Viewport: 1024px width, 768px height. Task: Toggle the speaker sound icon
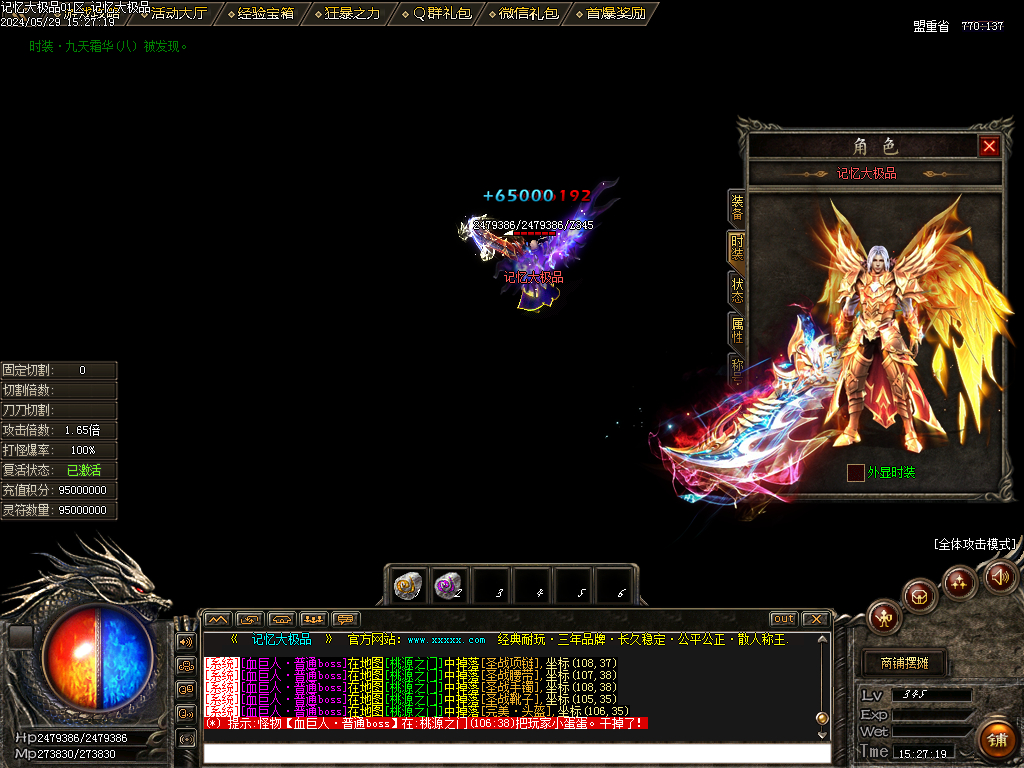coord(1000,576)
